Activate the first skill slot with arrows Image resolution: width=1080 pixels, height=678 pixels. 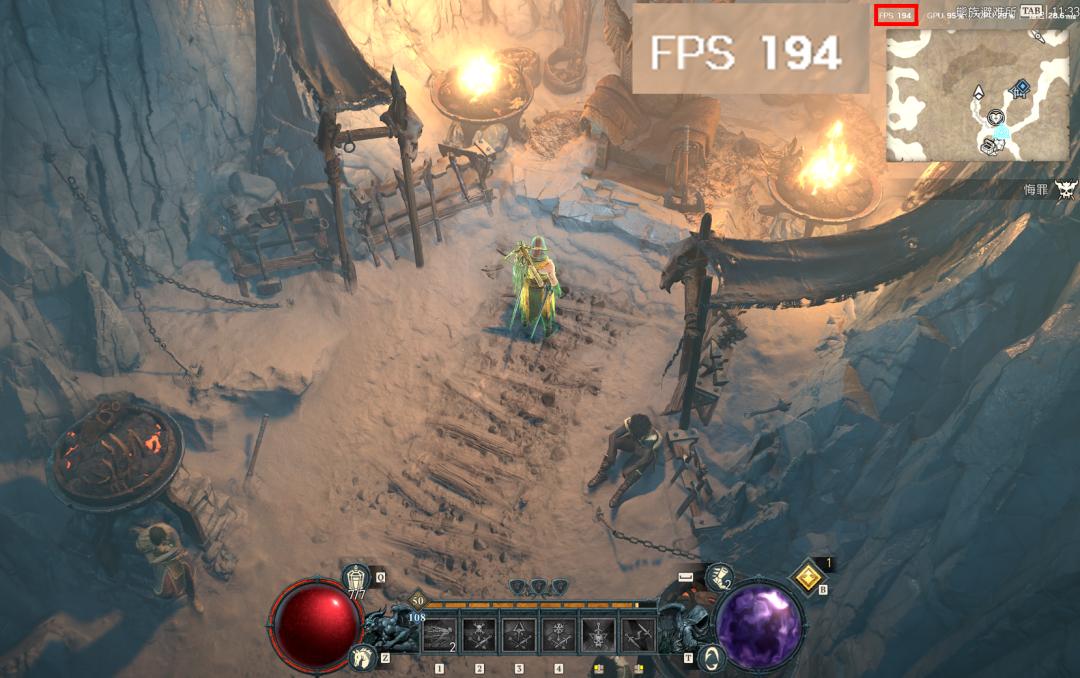pos(439,634)
